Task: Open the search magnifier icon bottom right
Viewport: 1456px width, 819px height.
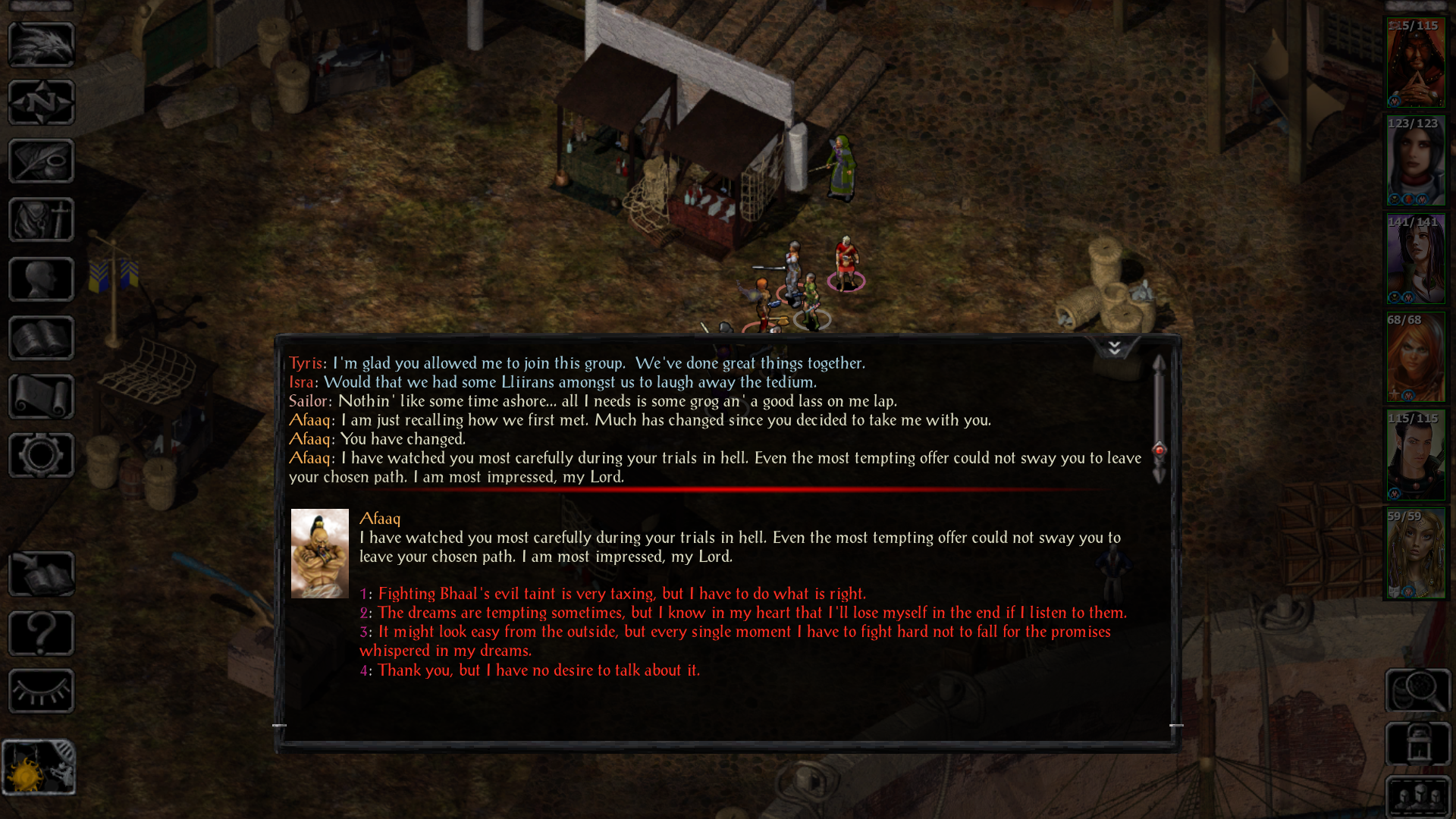Action: point(1418,690)
